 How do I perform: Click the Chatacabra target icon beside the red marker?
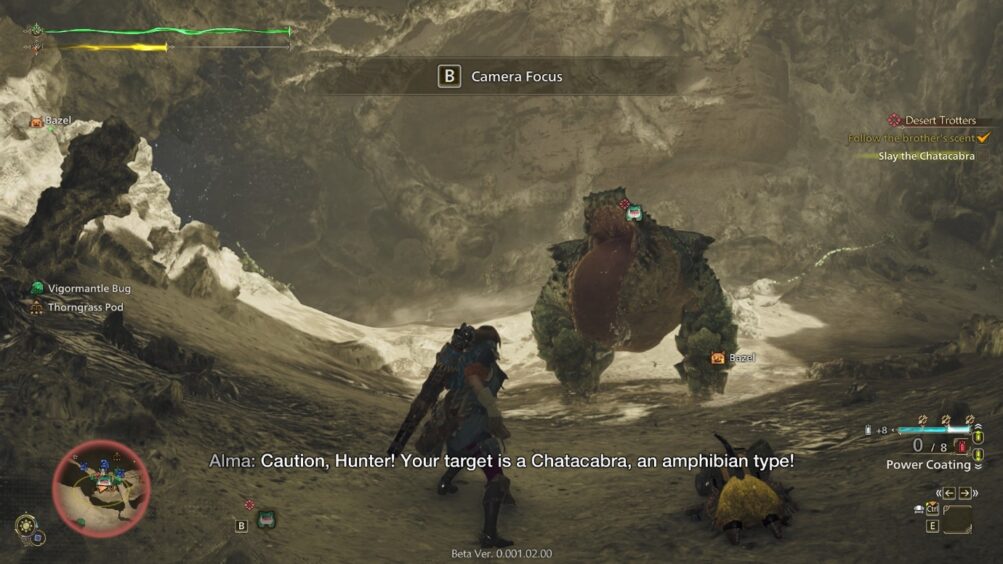(x=634, y=213)
